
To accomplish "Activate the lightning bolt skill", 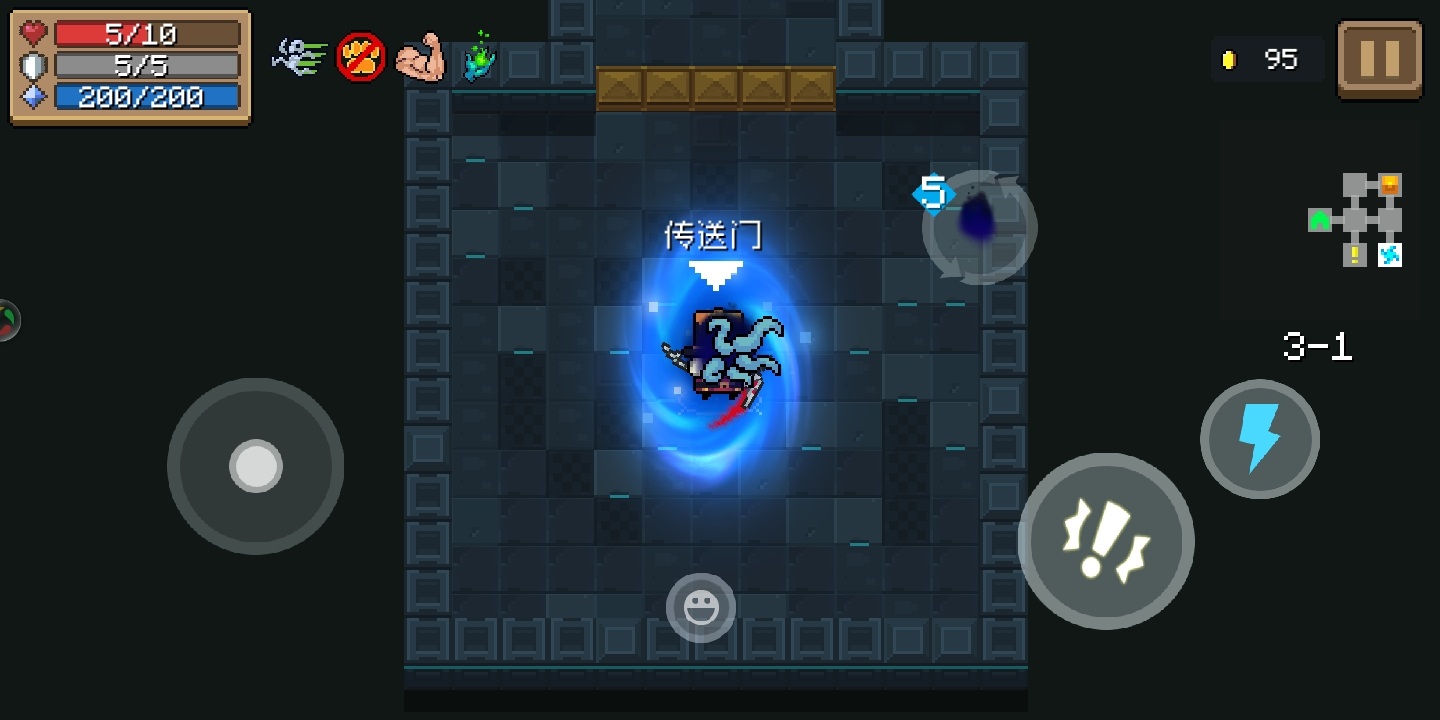I will coord(1259,439).
